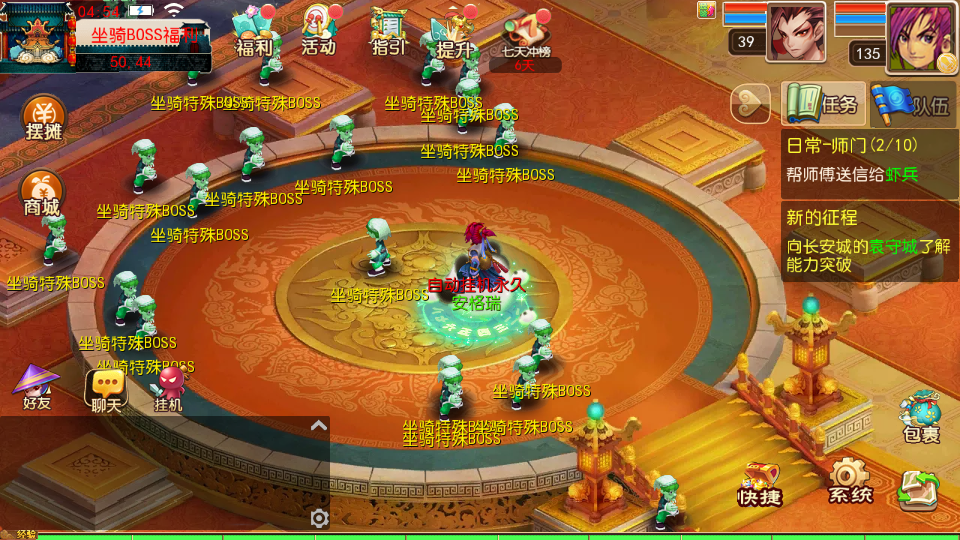
Task: Open the 指引 guide menu
Action: coord(388,32)
